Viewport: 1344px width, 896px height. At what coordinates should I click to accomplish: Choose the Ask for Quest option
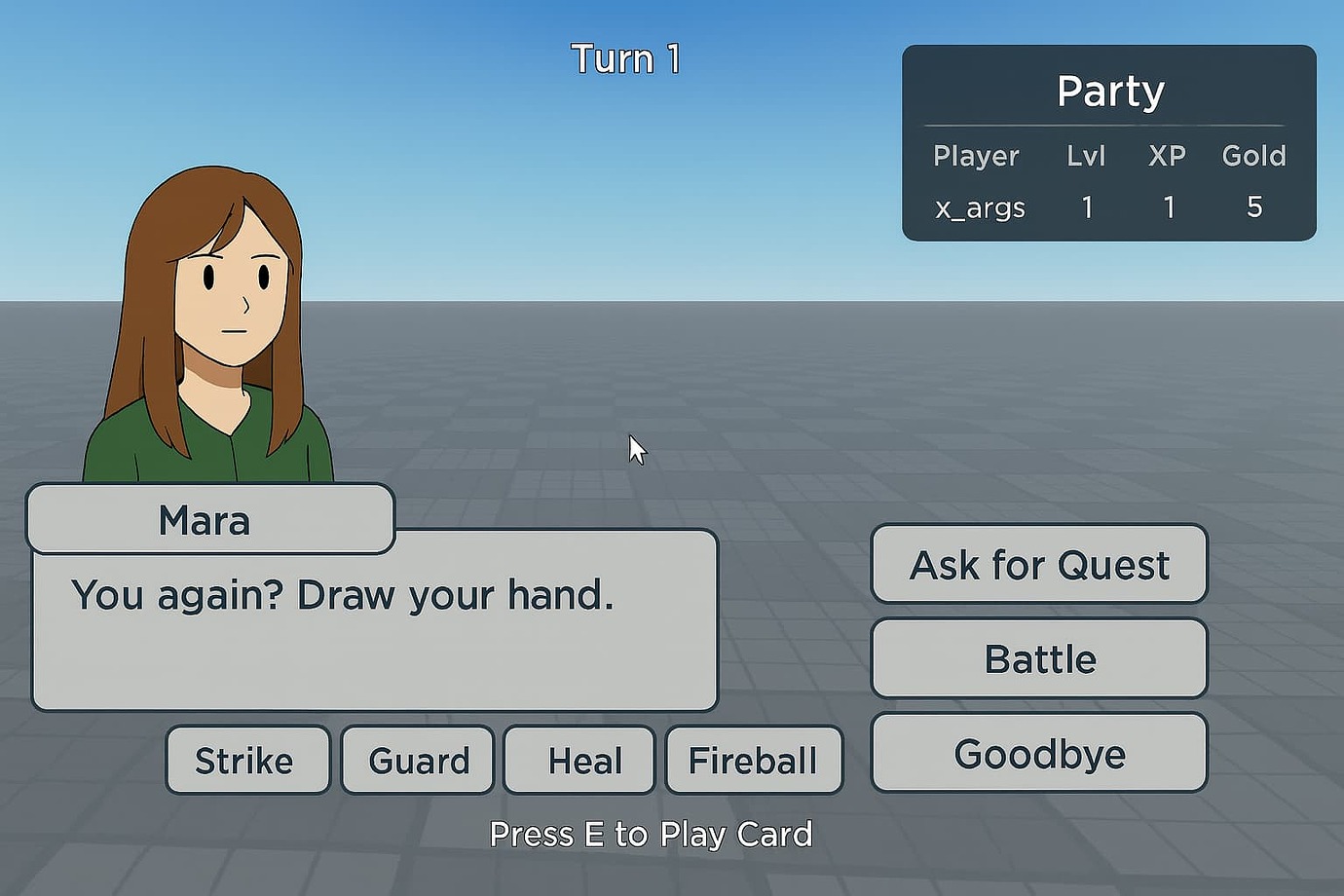1038,565
